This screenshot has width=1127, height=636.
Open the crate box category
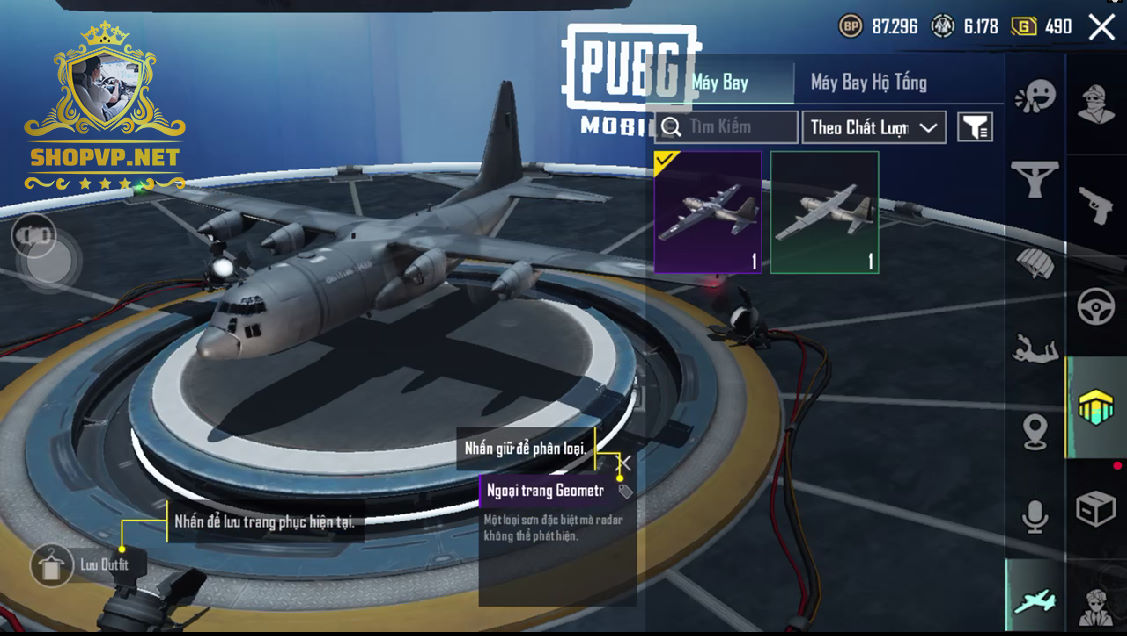[x=1096, y=509]
